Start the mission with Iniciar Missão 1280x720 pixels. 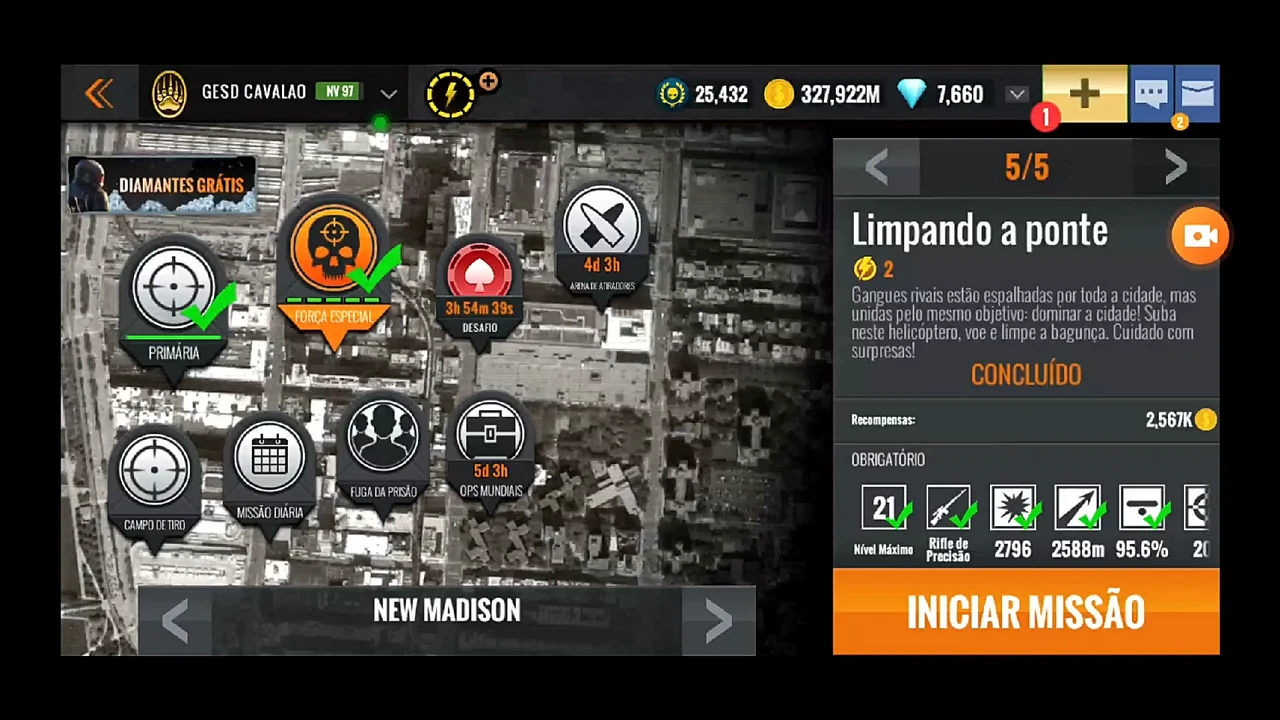(1025, 612)
